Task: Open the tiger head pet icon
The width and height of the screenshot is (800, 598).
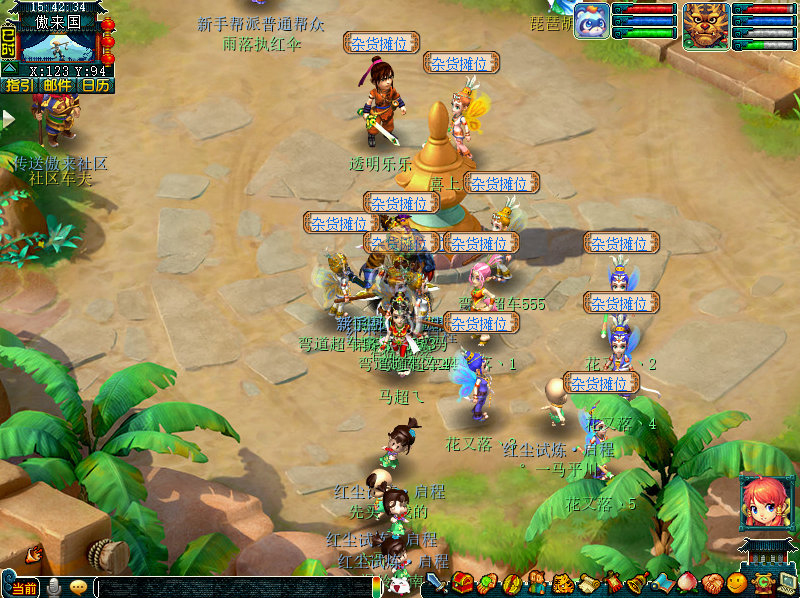Action: [x=562, y=583]
